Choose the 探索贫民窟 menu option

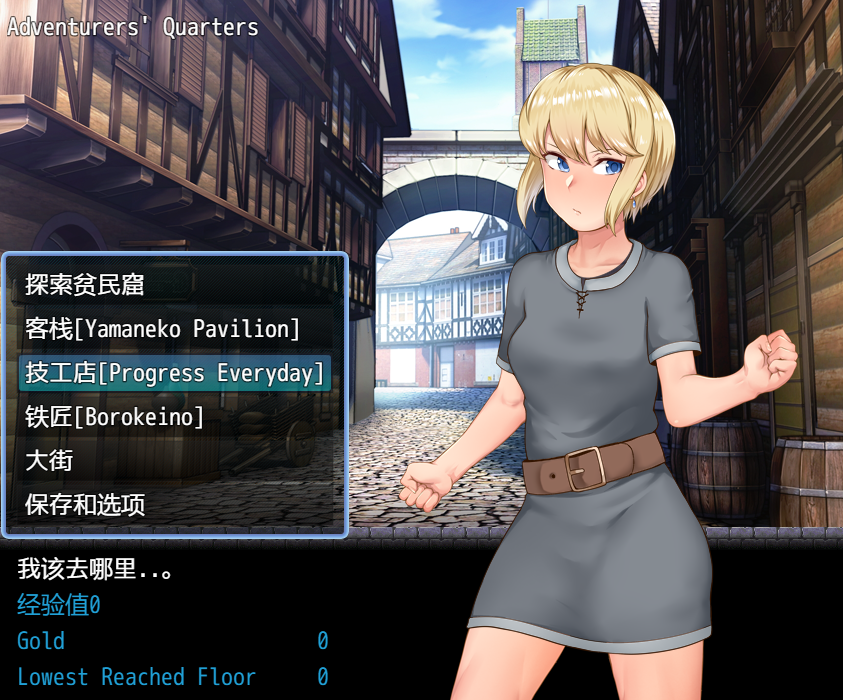click(x=85, y=285)
